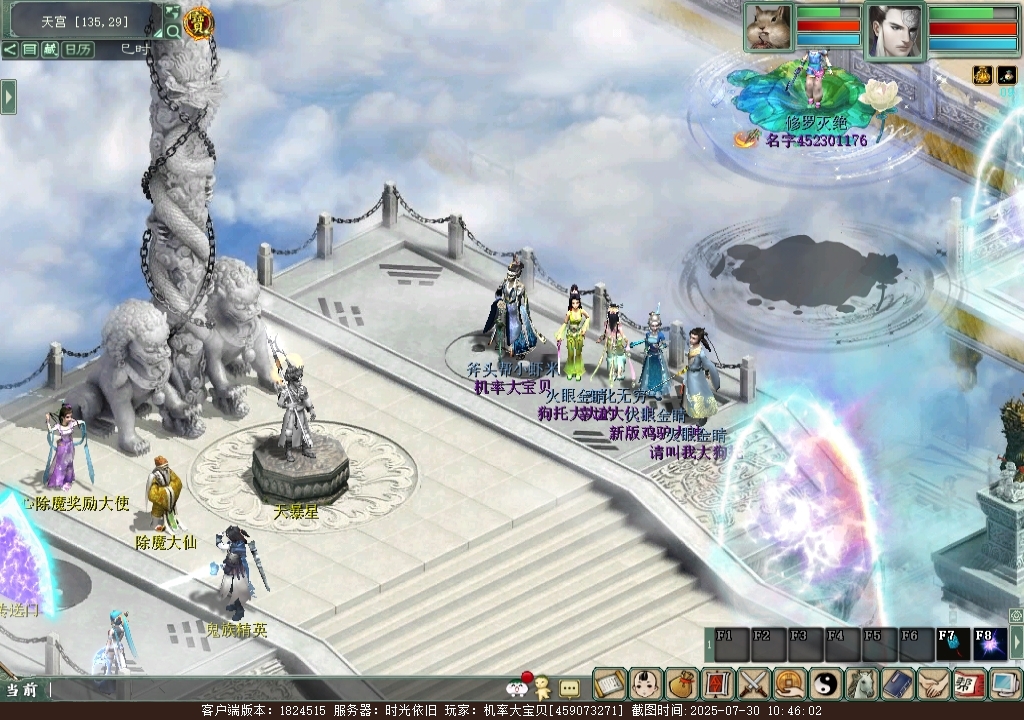Image resolution: width=1024 pixels, height=720 pixels.
Task: Open the child-face character info icon
Action: pyautogui.click(x=646, y=684)
